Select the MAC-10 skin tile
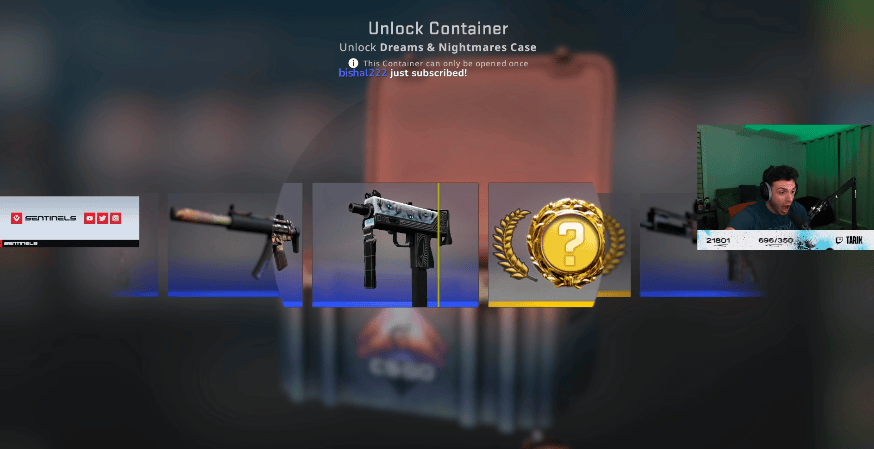 click(x=394, y=243)
